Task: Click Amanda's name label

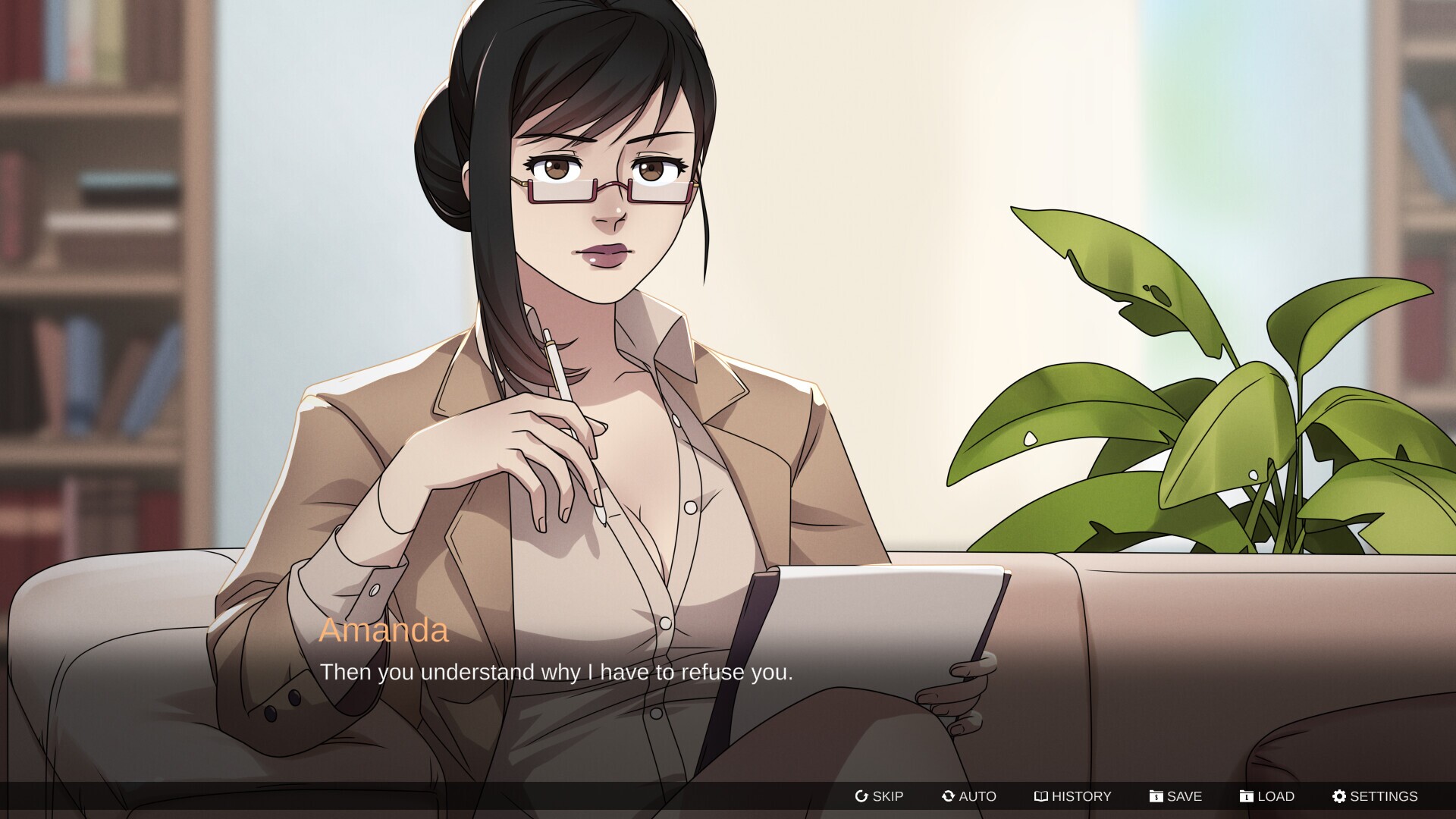Action: tap(384, 630)
